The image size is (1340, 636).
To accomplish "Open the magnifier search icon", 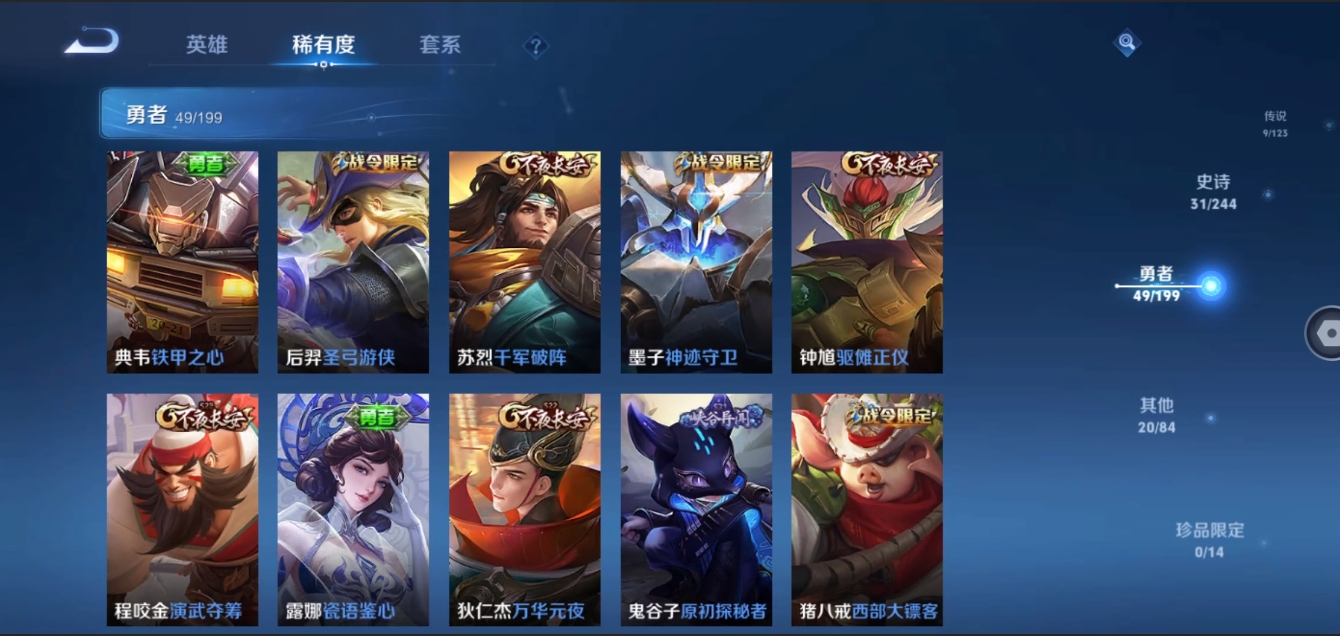I will (x=1127, y=43).
